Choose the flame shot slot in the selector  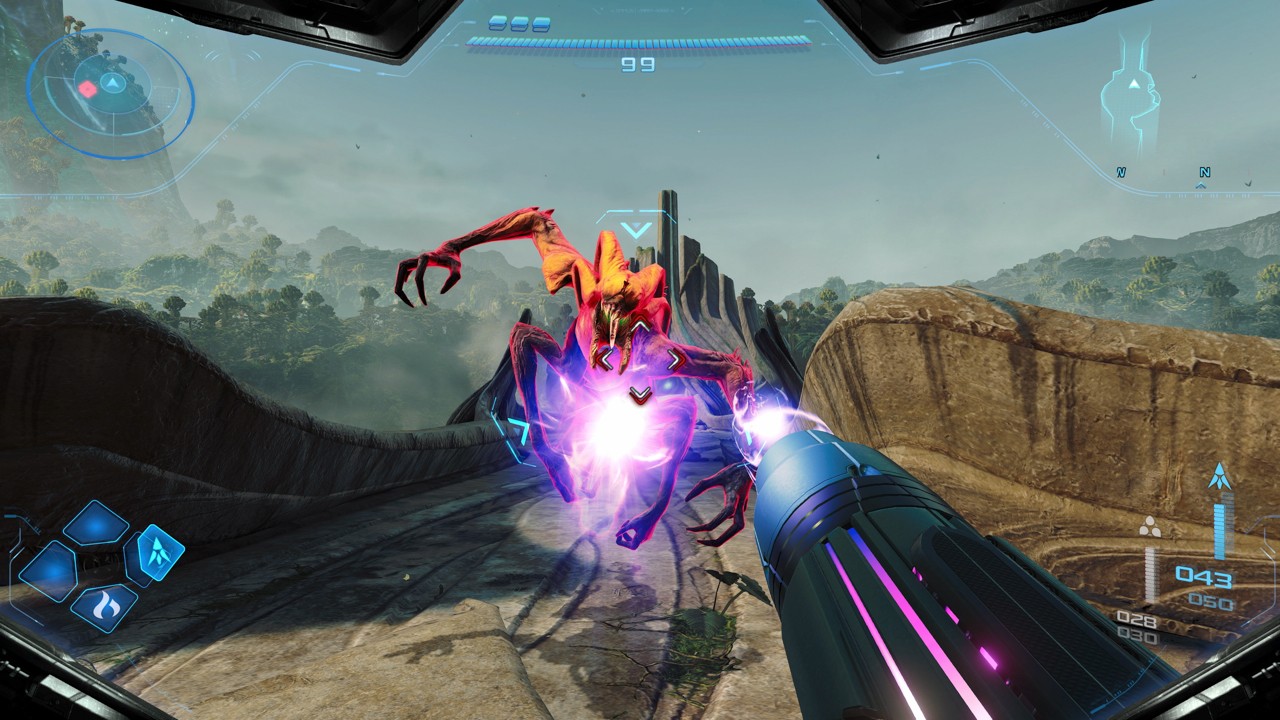tap(105, 607)
